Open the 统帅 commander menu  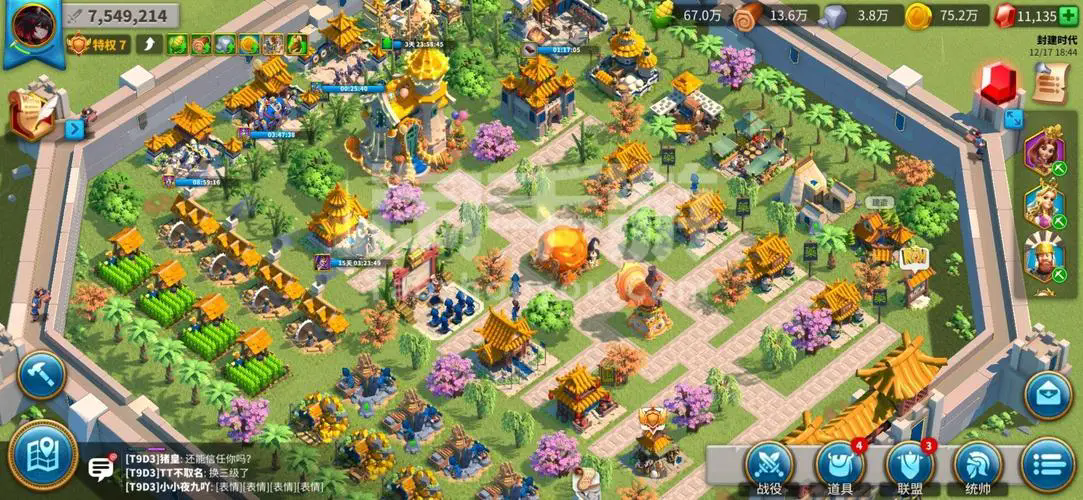tap(978, 466)
